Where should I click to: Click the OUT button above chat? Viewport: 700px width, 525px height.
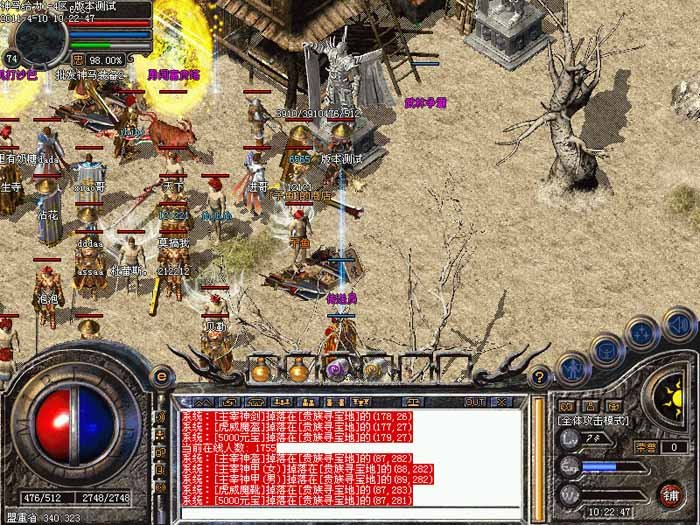click(476, 401)
